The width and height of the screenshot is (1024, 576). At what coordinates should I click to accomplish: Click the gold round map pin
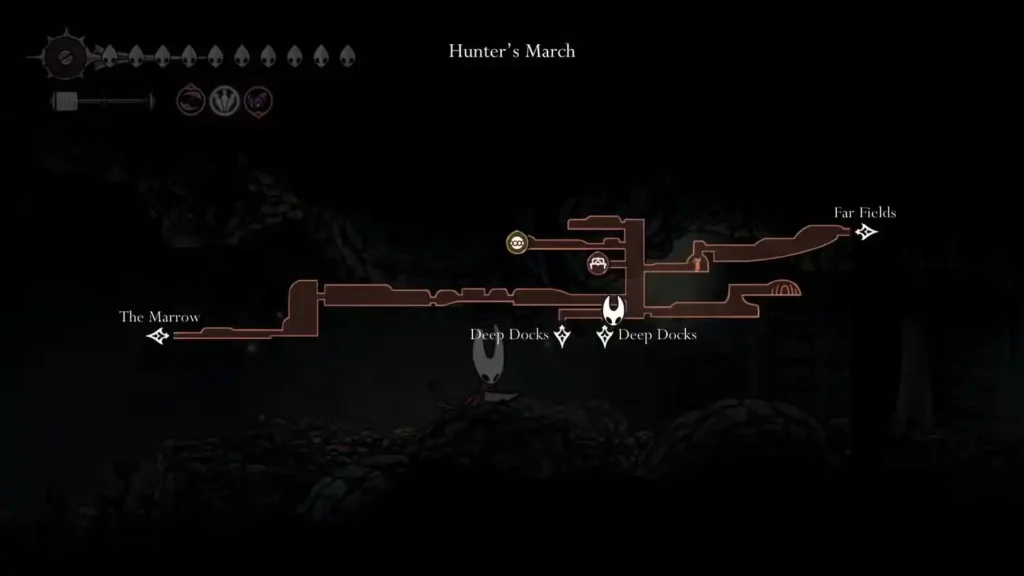pos(516,242)
